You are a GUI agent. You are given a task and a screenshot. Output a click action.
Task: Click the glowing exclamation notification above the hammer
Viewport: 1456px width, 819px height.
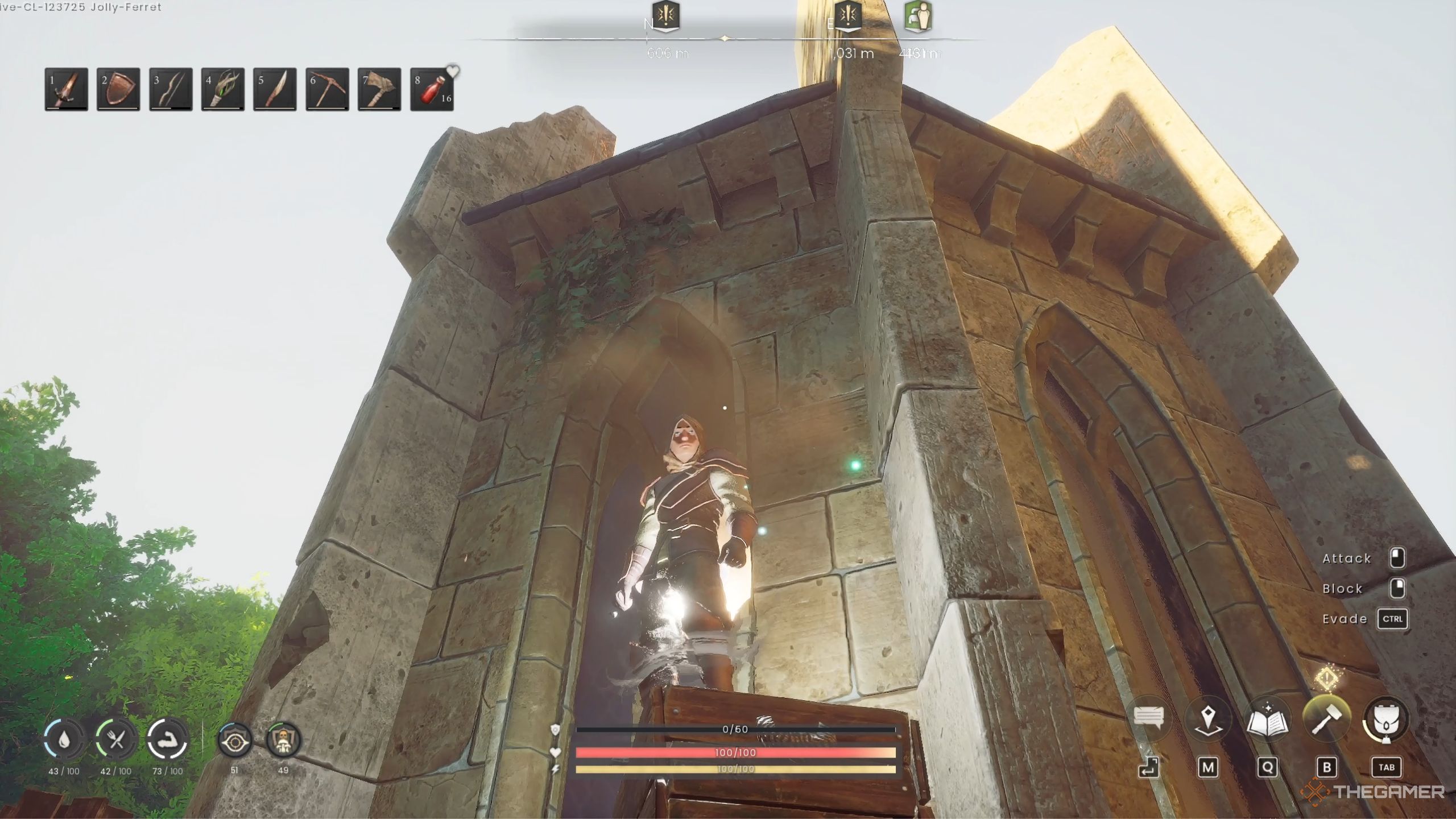[x=1326, y=678]
